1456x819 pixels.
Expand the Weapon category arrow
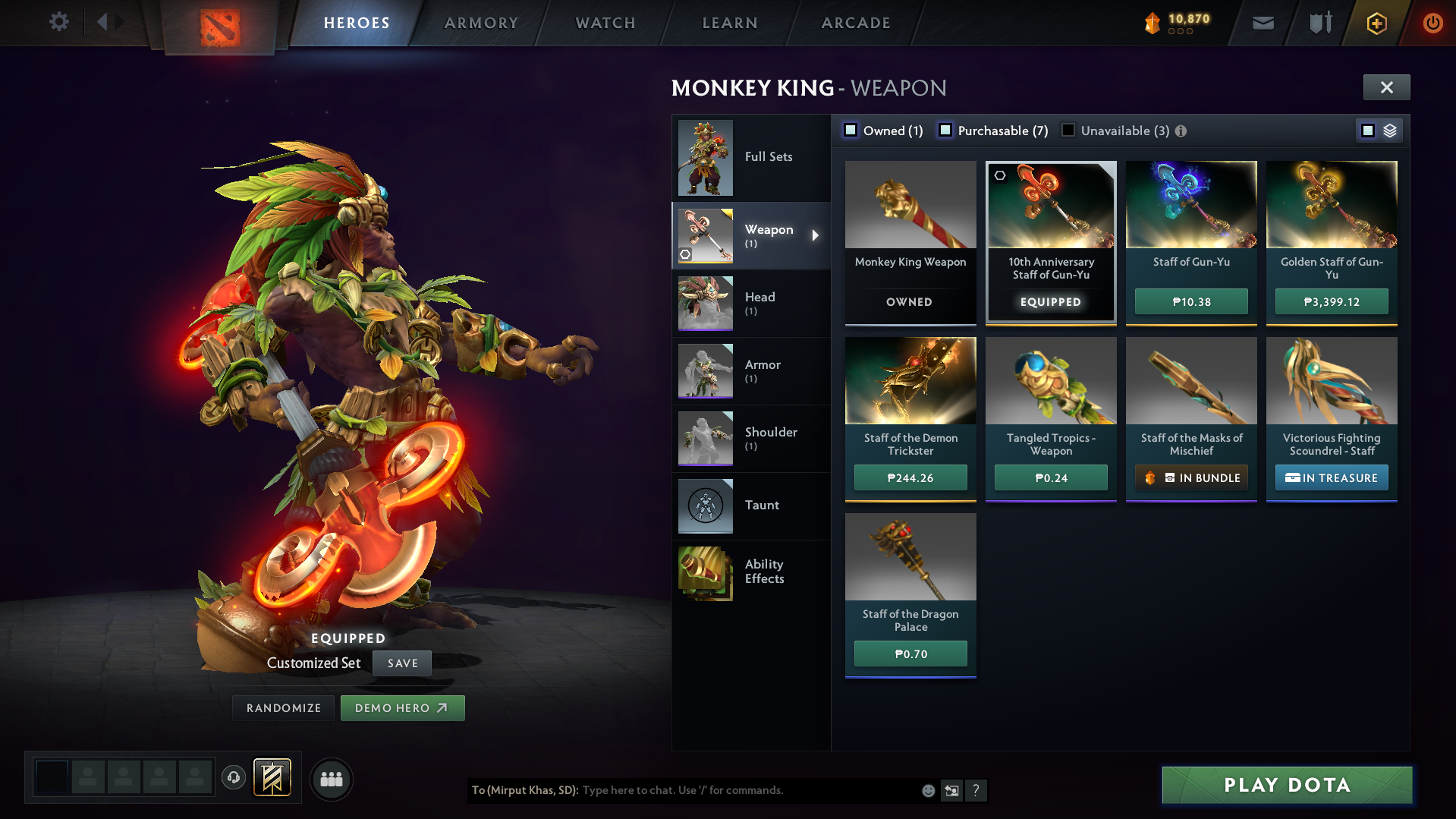[x=816, y=236]
